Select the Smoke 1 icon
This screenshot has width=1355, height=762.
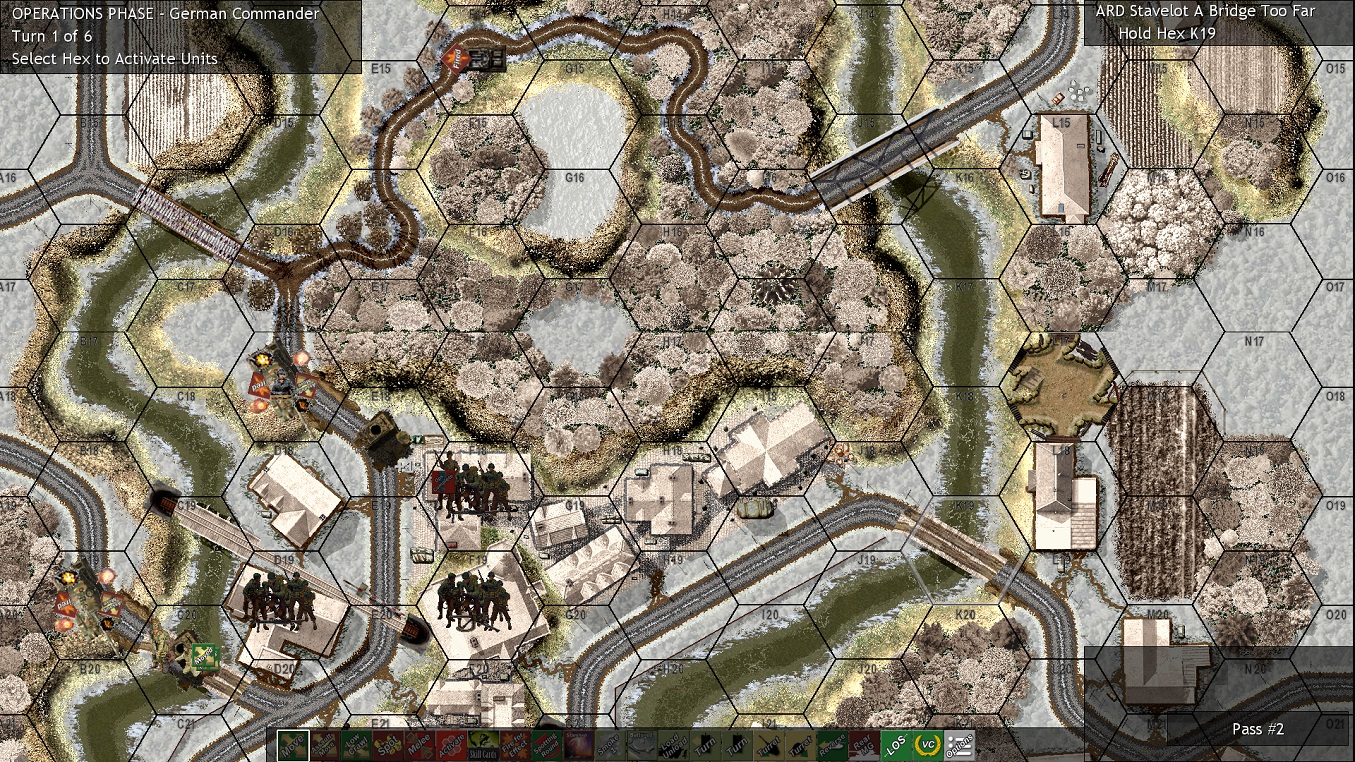(x=608, y=744)
